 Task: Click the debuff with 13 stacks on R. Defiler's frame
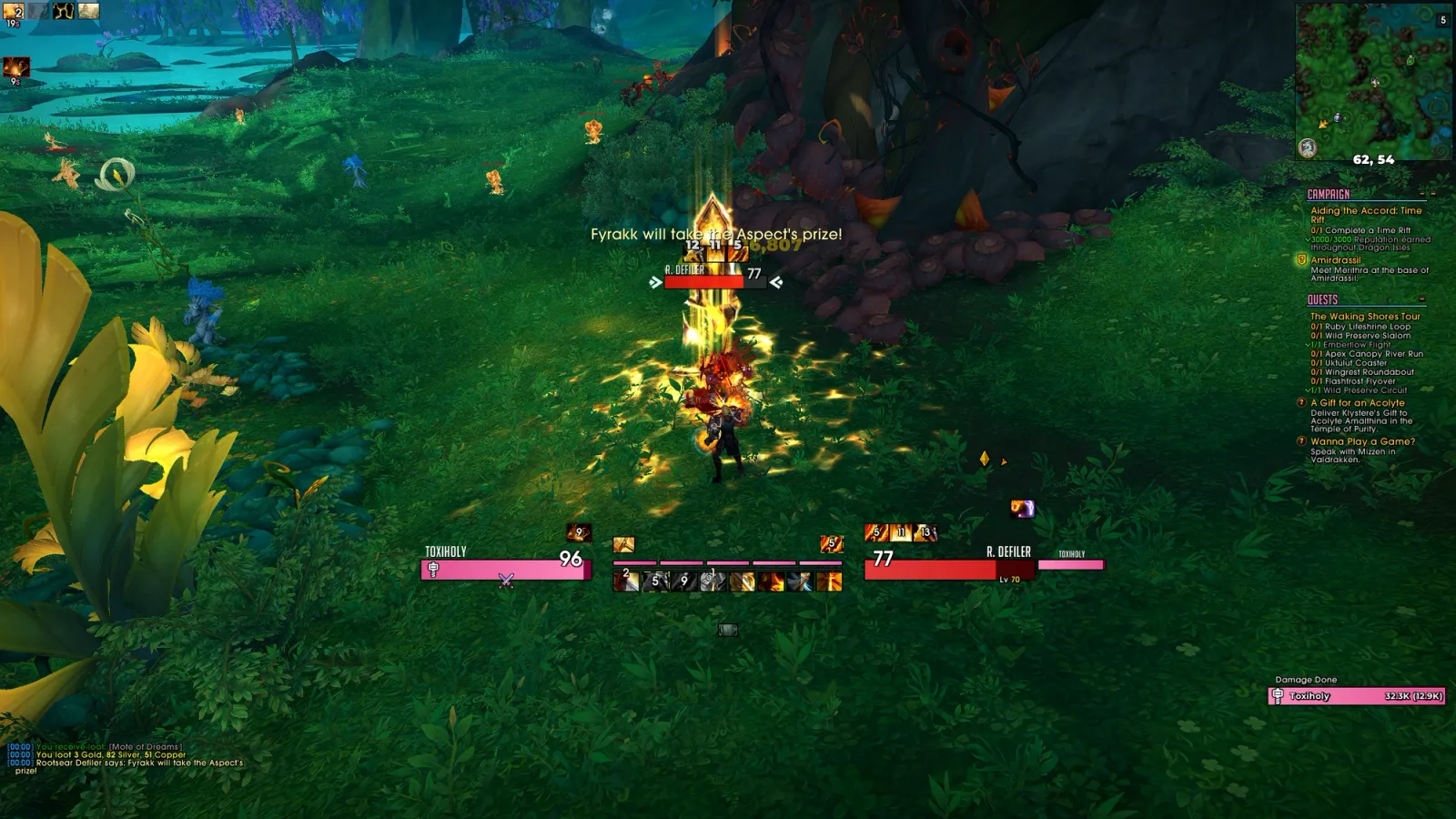pos(924,533)
